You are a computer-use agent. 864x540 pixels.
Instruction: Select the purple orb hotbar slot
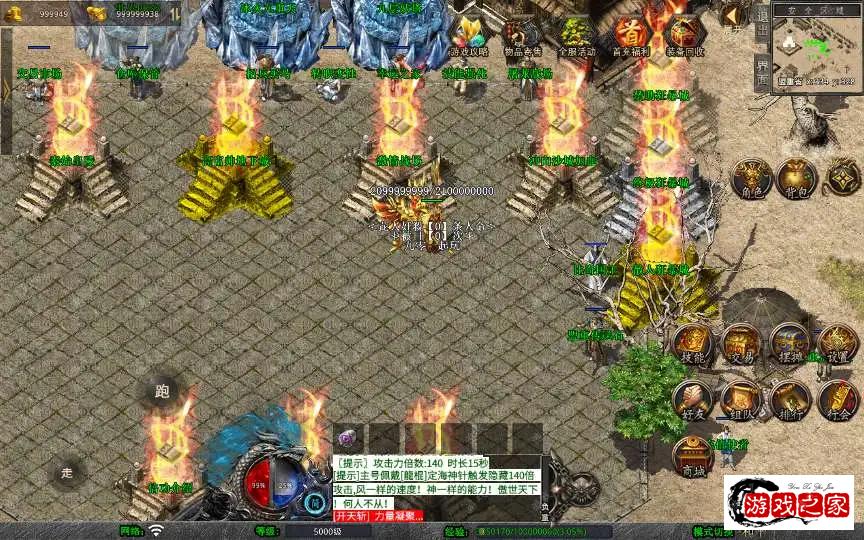(x=347, y=438)
